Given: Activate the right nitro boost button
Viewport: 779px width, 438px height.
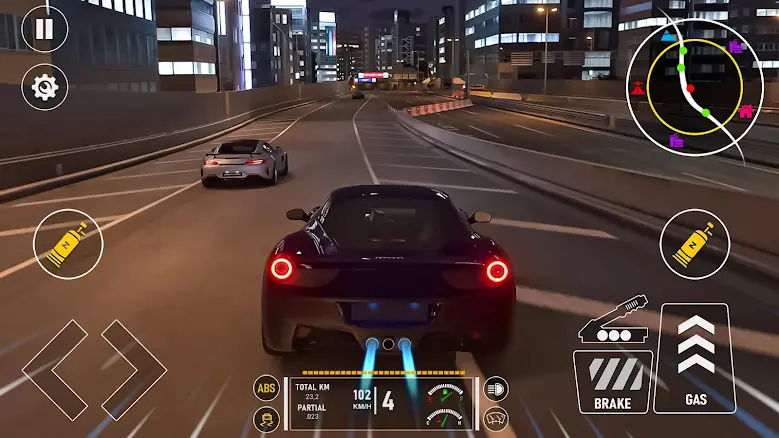Looking at the screenshot, I should tap(694, 244).
